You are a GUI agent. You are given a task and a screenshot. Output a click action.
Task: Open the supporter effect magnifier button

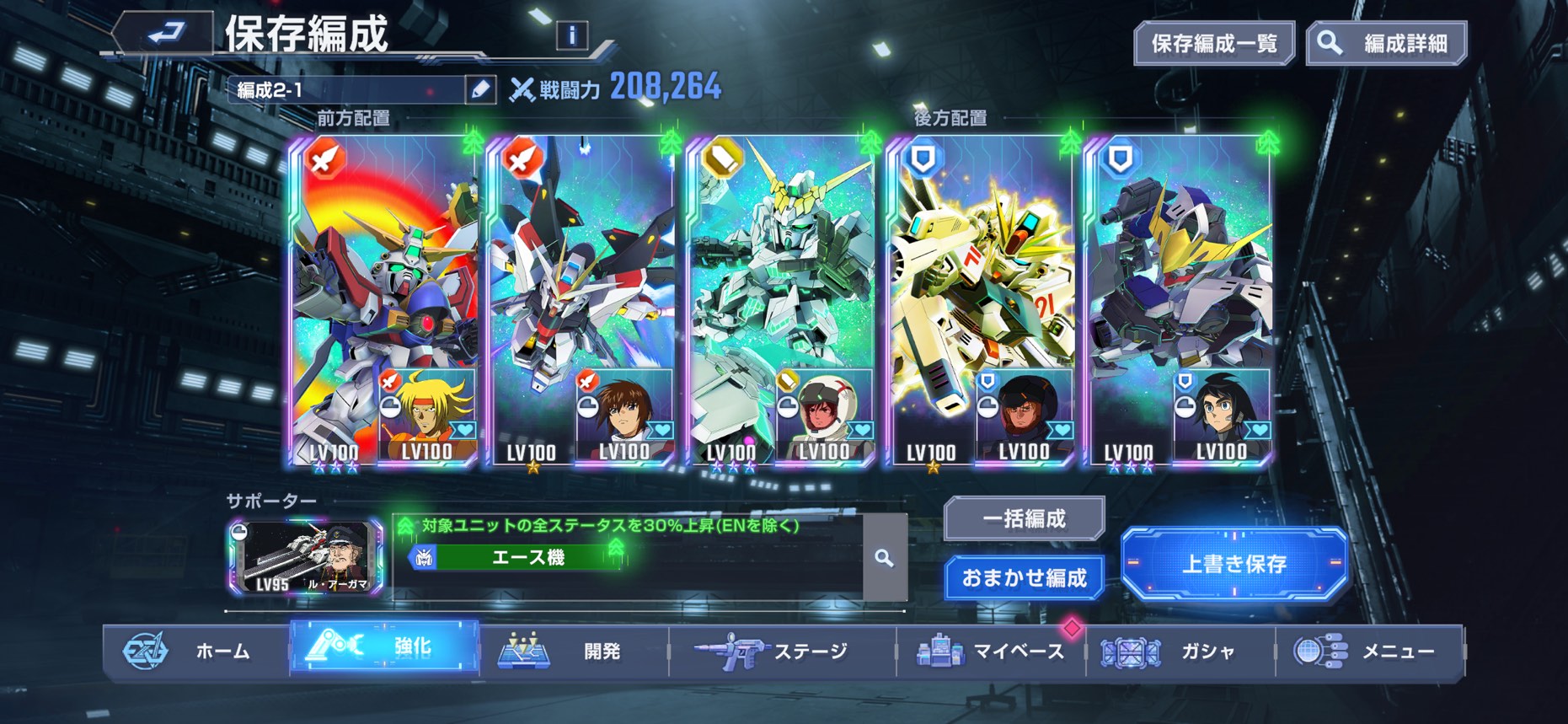click(x=884, y=558)
